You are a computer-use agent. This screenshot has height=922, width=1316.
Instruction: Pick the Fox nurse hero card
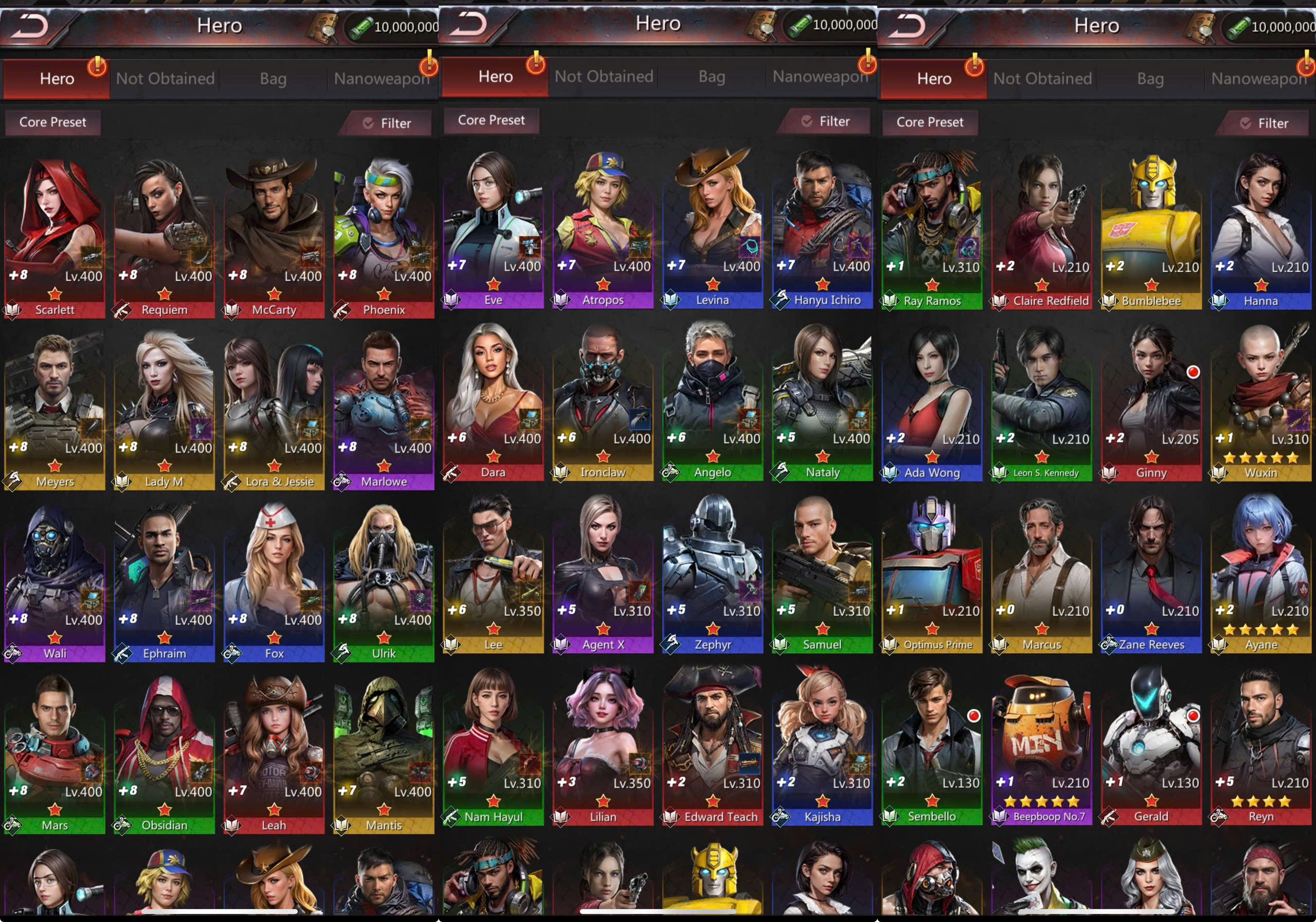click(x=274, y=579)
